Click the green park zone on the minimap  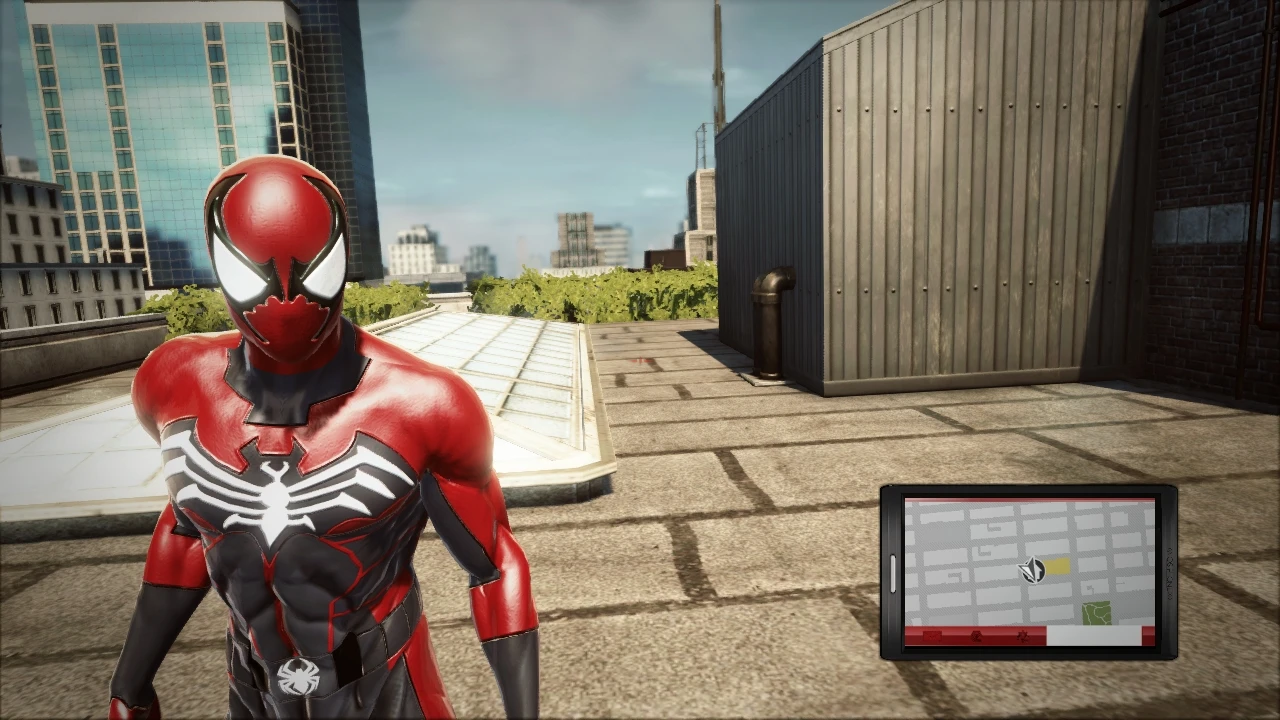click(1098, 610)
